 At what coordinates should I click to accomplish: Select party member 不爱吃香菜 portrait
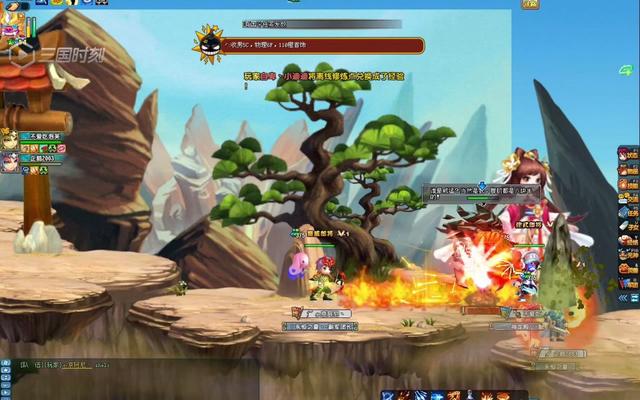9,138
